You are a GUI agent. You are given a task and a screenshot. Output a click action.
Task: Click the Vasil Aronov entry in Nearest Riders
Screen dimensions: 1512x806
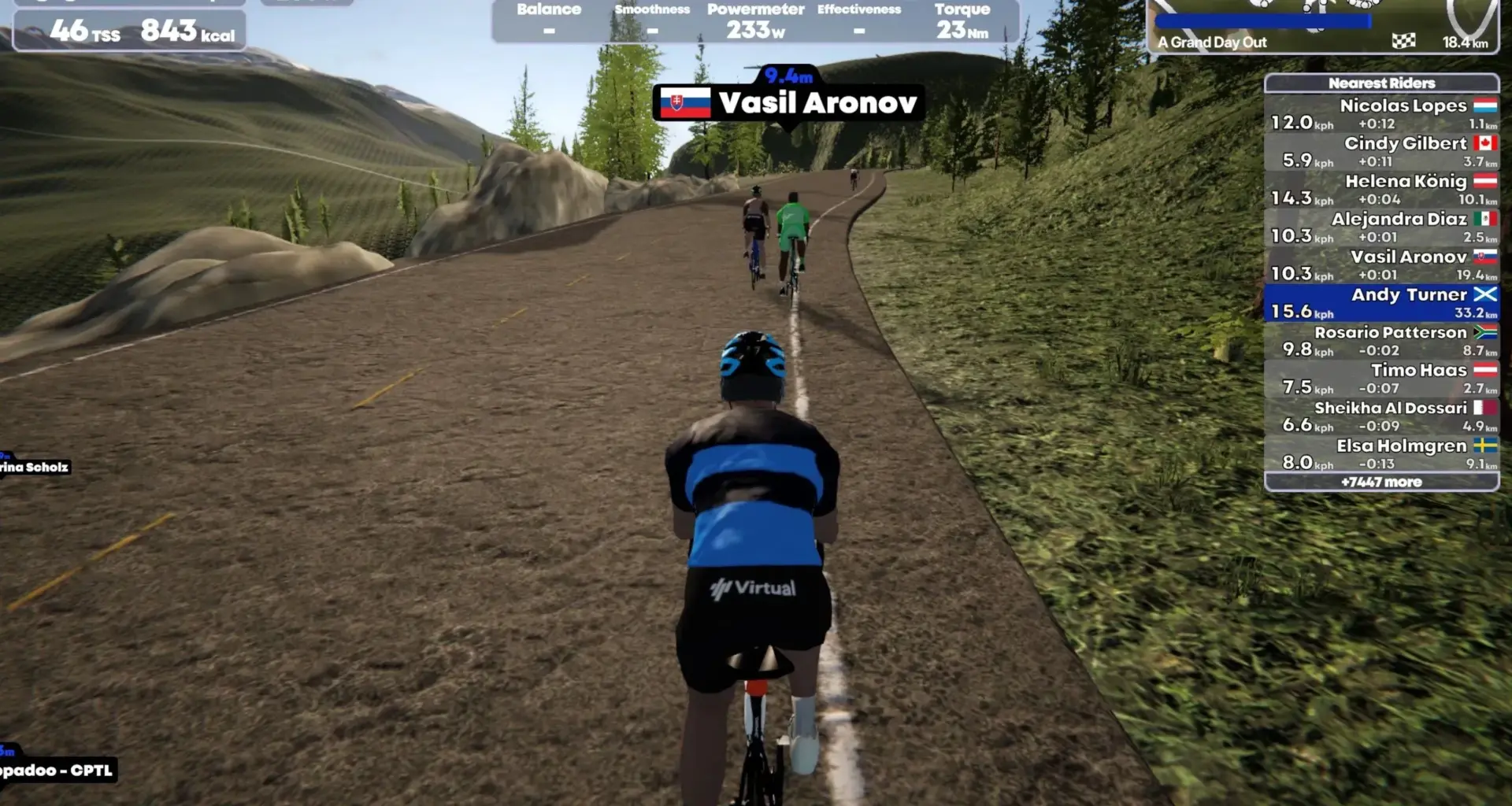pos(1382,265)
